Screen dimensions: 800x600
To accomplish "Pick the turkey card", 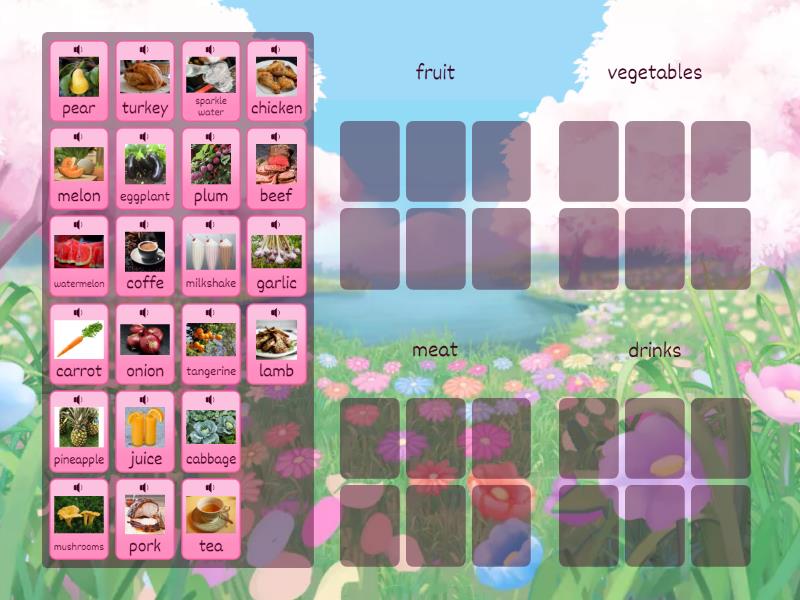I will 145,81.
